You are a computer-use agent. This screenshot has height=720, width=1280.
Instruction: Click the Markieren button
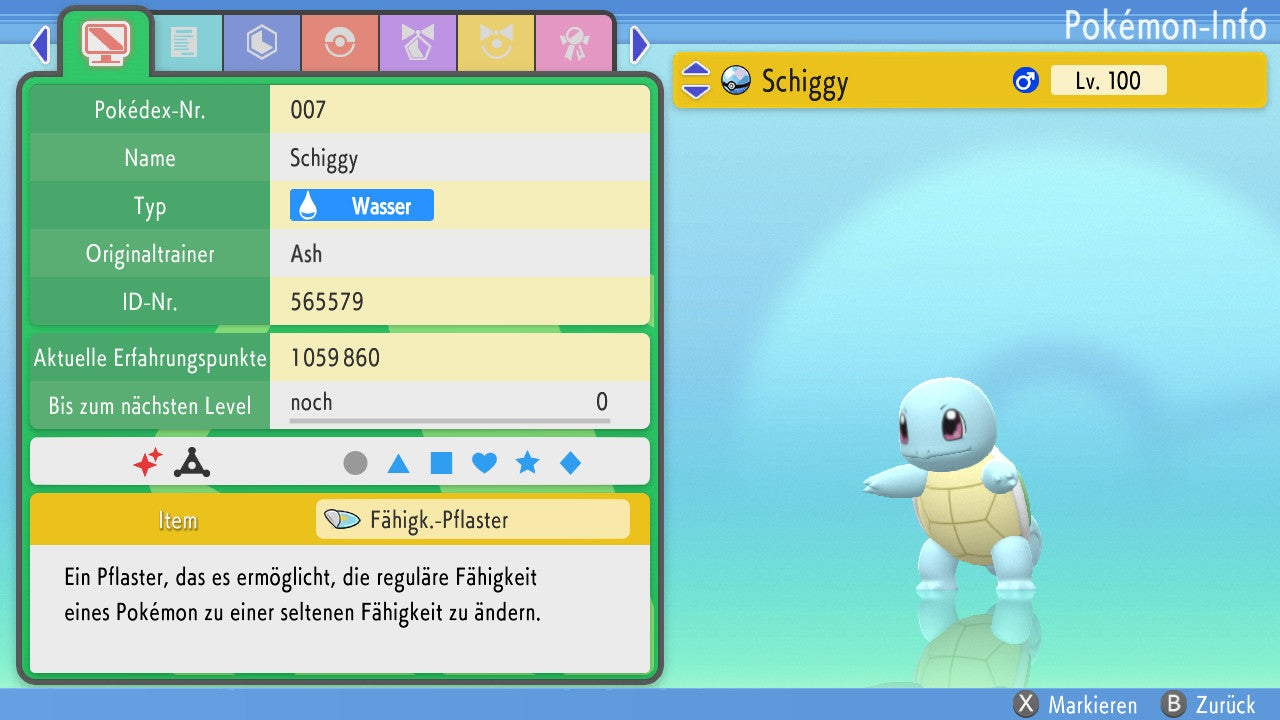pos(1075,705)
